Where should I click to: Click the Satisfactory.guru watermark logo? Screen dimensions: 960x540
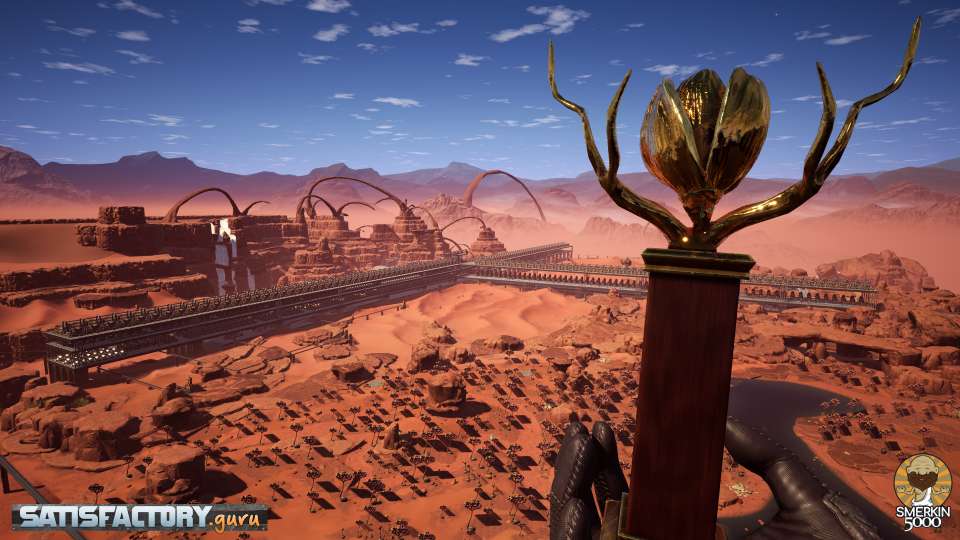coord(140,516)
